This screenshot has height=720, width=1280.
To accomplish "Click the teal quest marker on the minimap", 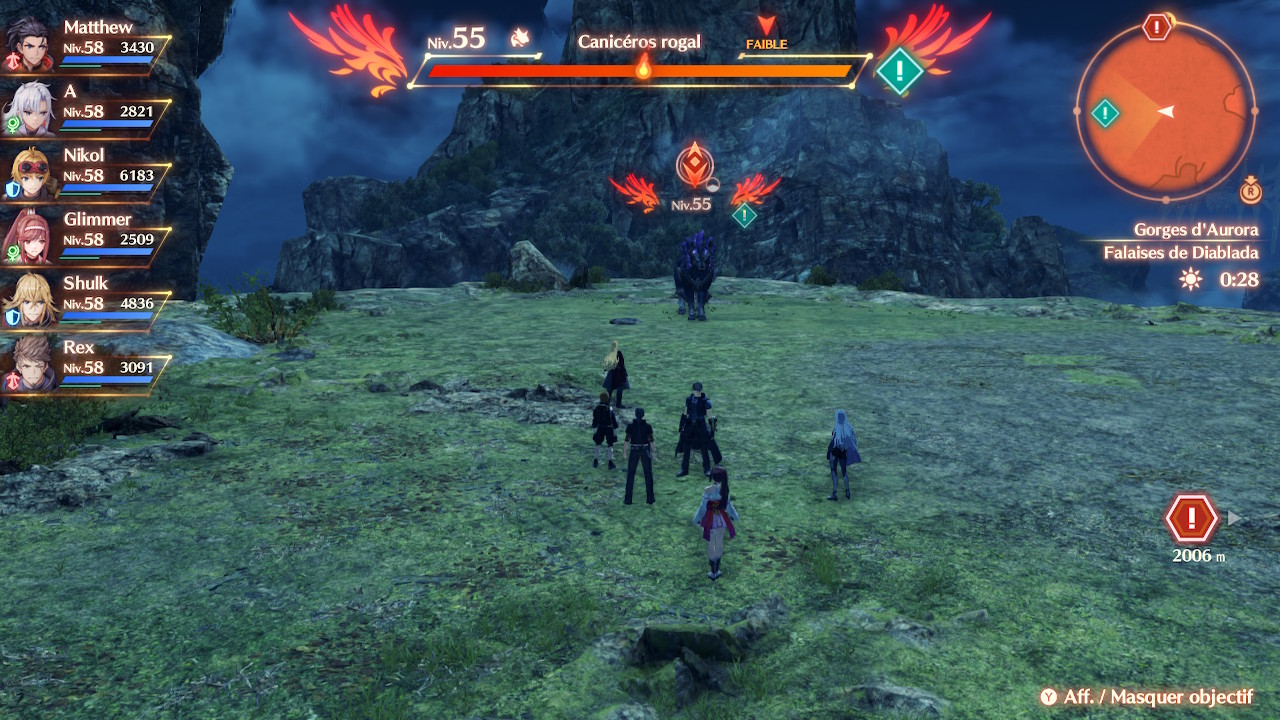I will pos(1104,113).
